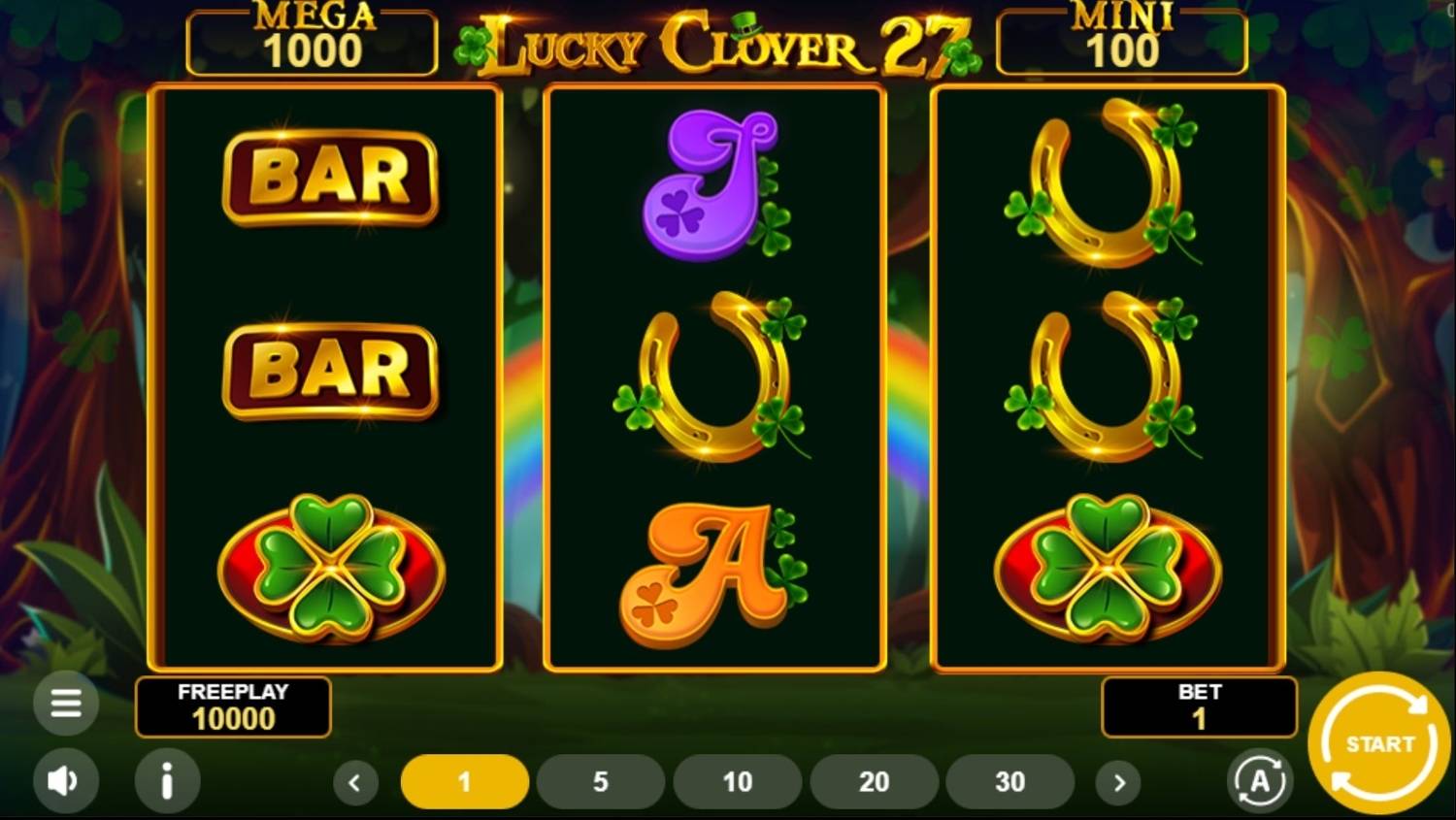The image size is (1456, 820).
Task: Select bet amount 20
Action: tap(874, 781)
